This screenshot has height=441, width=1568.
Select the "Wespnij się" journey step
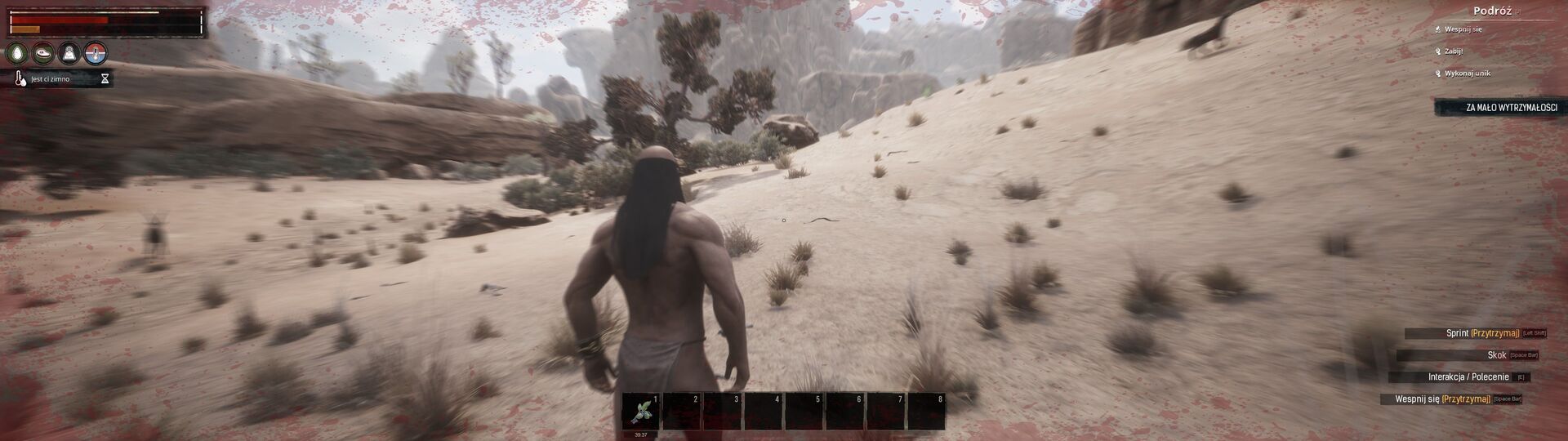pyautogui.click(x=1463, y=29)
